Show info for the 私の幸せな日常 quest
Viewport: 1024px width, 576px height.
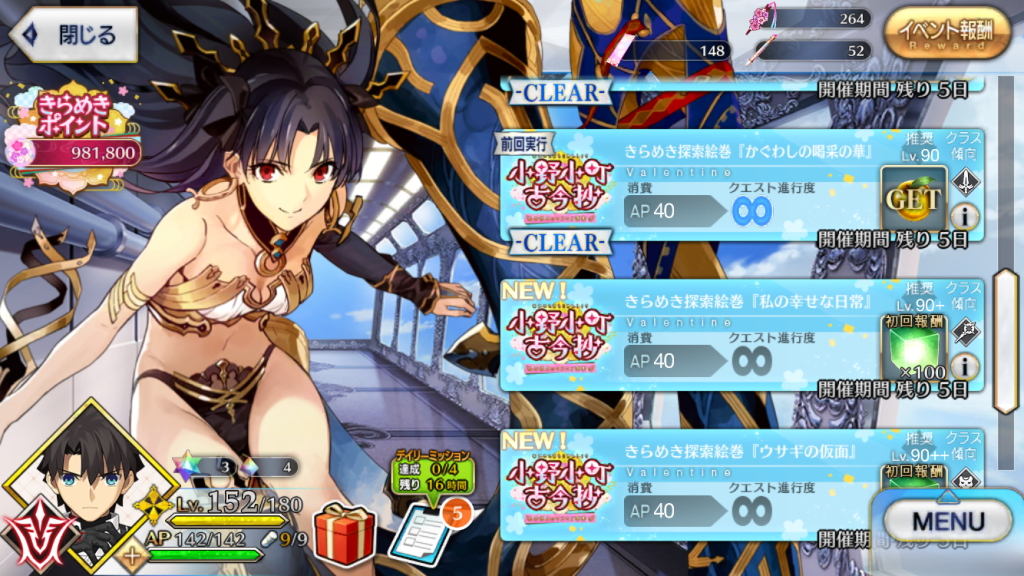tap(965, 366)
